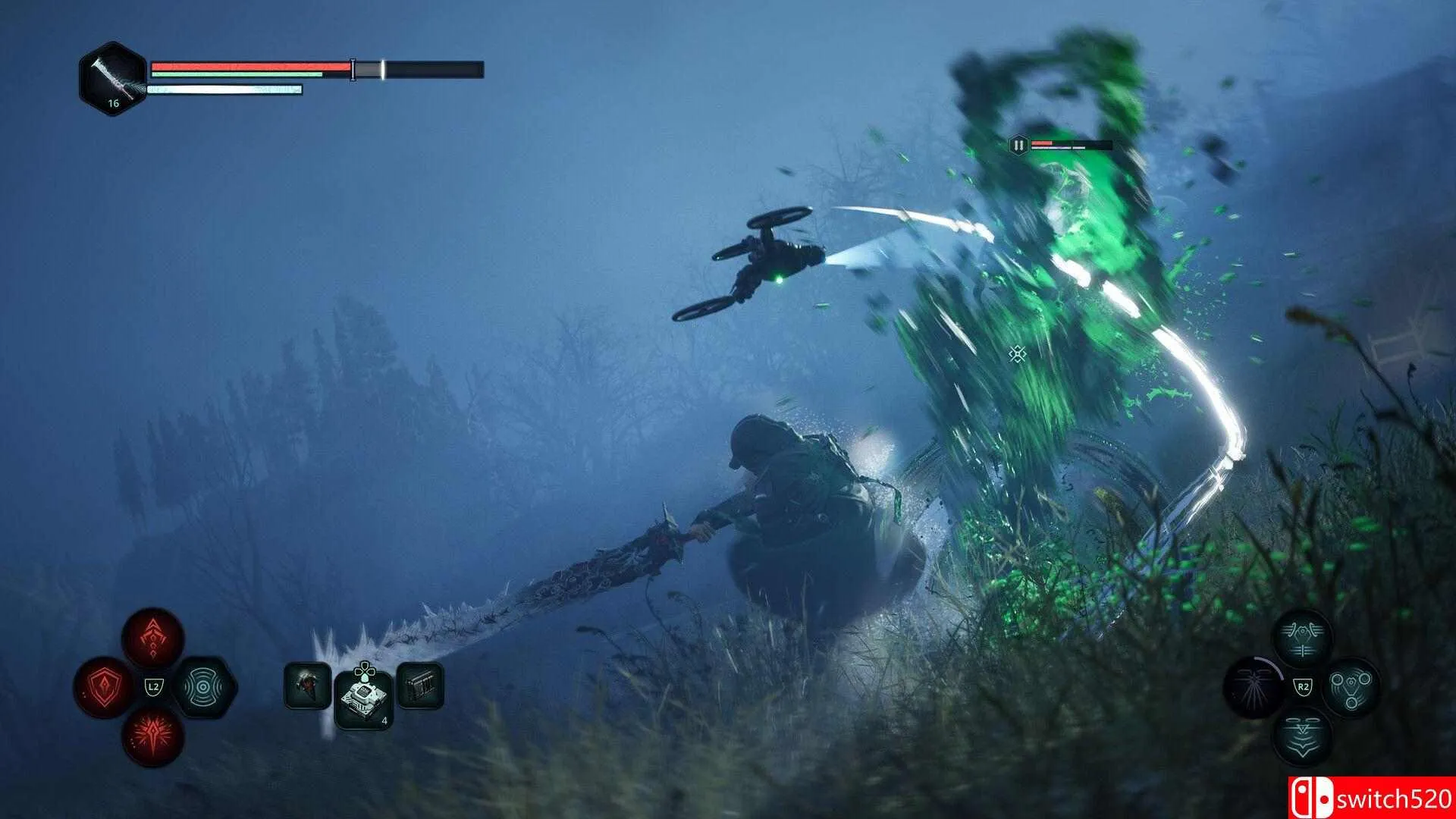Use the teal concentric pulse ability
Viewport: 1456px width, 819px height.
click(204, 688)
